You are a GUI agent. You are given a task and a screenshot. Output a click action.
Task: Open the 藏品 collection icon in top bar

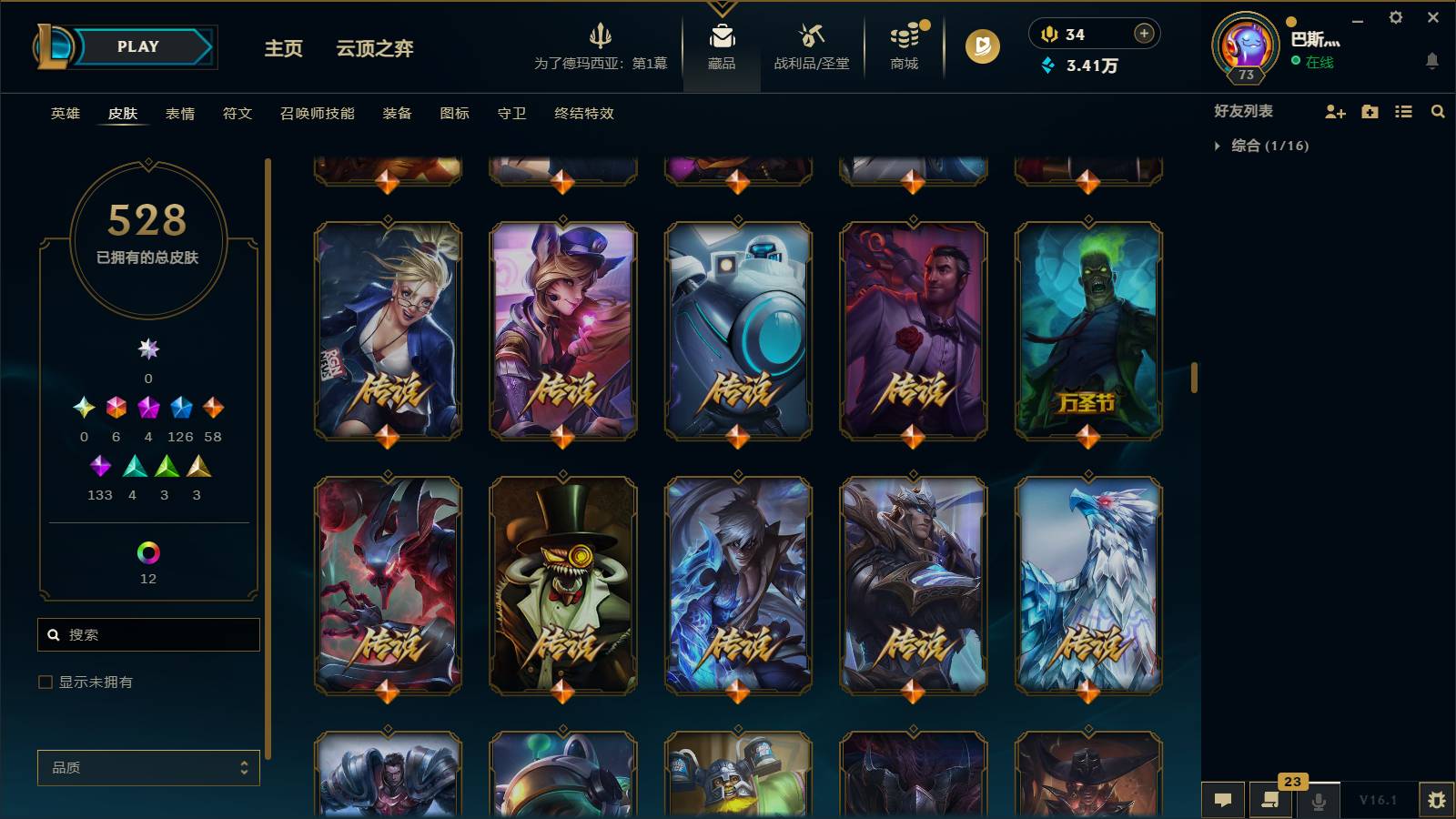click(x=722, y=41)
